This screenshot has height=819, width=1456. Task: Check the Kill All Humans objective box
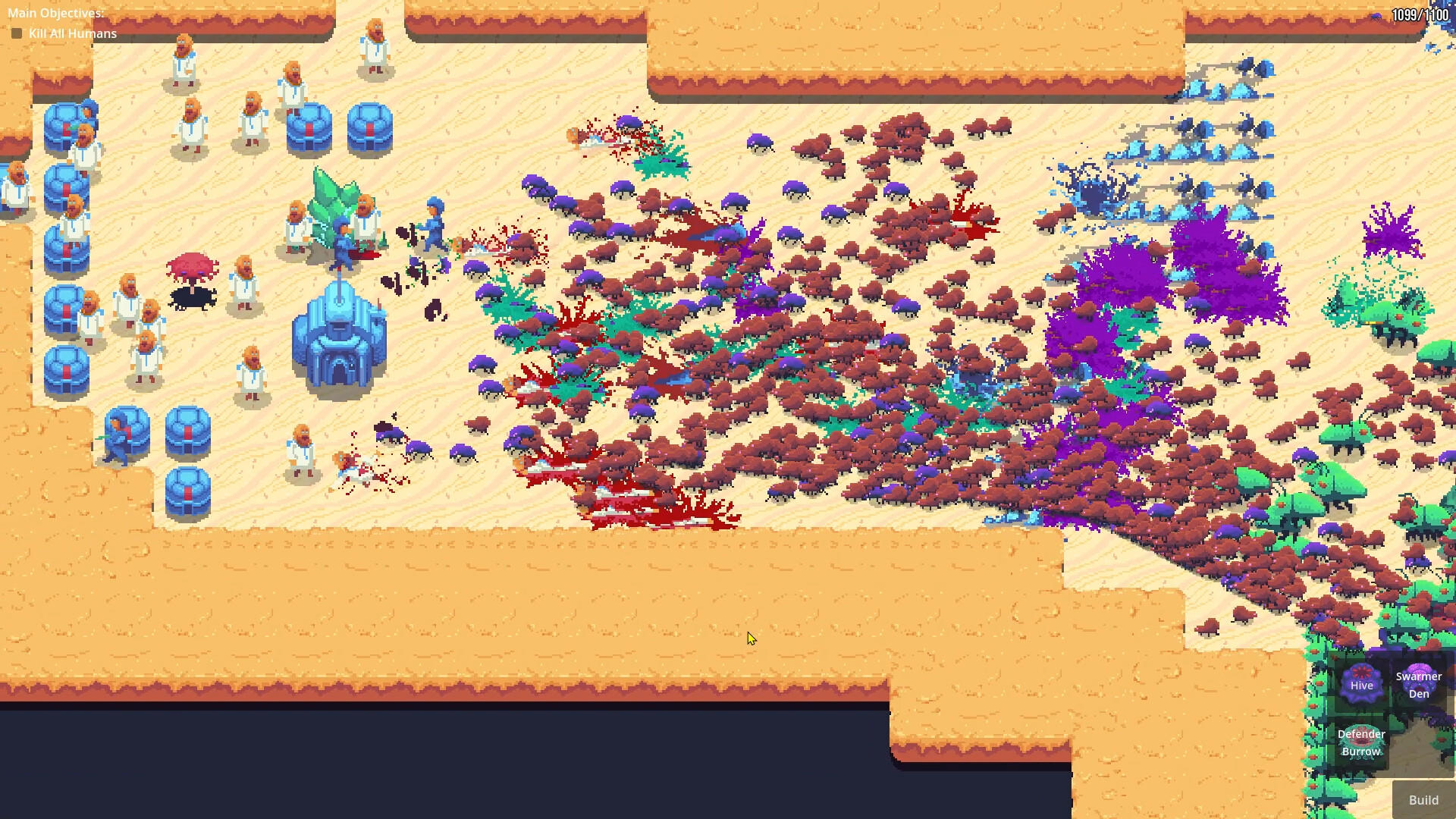click(x=17, y=33)
